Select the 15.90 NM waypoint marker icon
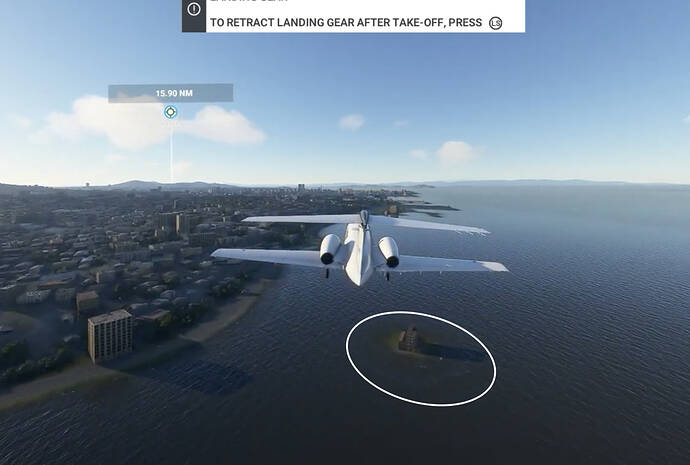 point(171,112)
